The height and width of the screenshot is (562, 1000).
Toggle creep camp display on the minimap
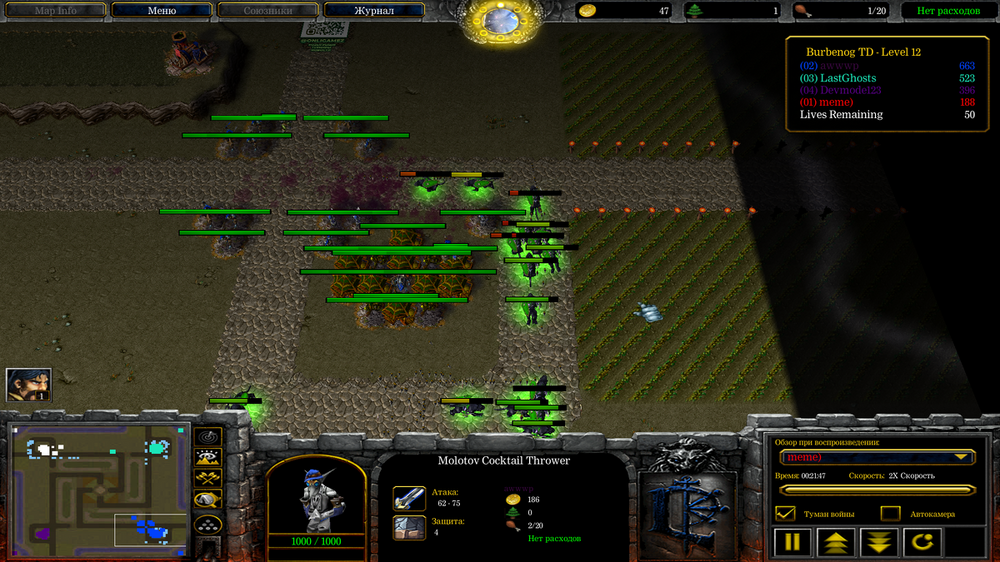[208, 501]
